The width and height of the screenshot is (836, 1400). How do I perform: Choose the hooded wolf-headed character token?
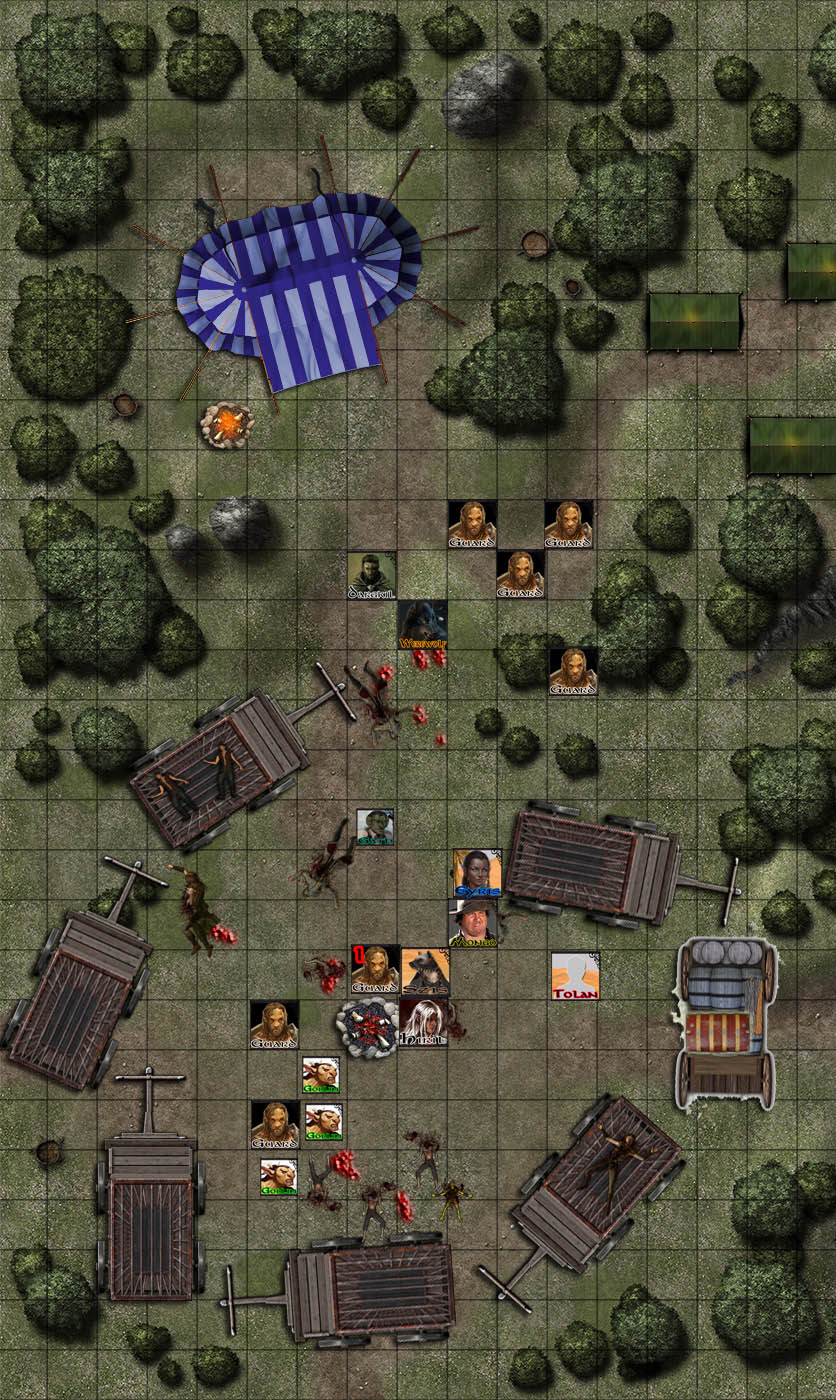(x=425, y=971)
